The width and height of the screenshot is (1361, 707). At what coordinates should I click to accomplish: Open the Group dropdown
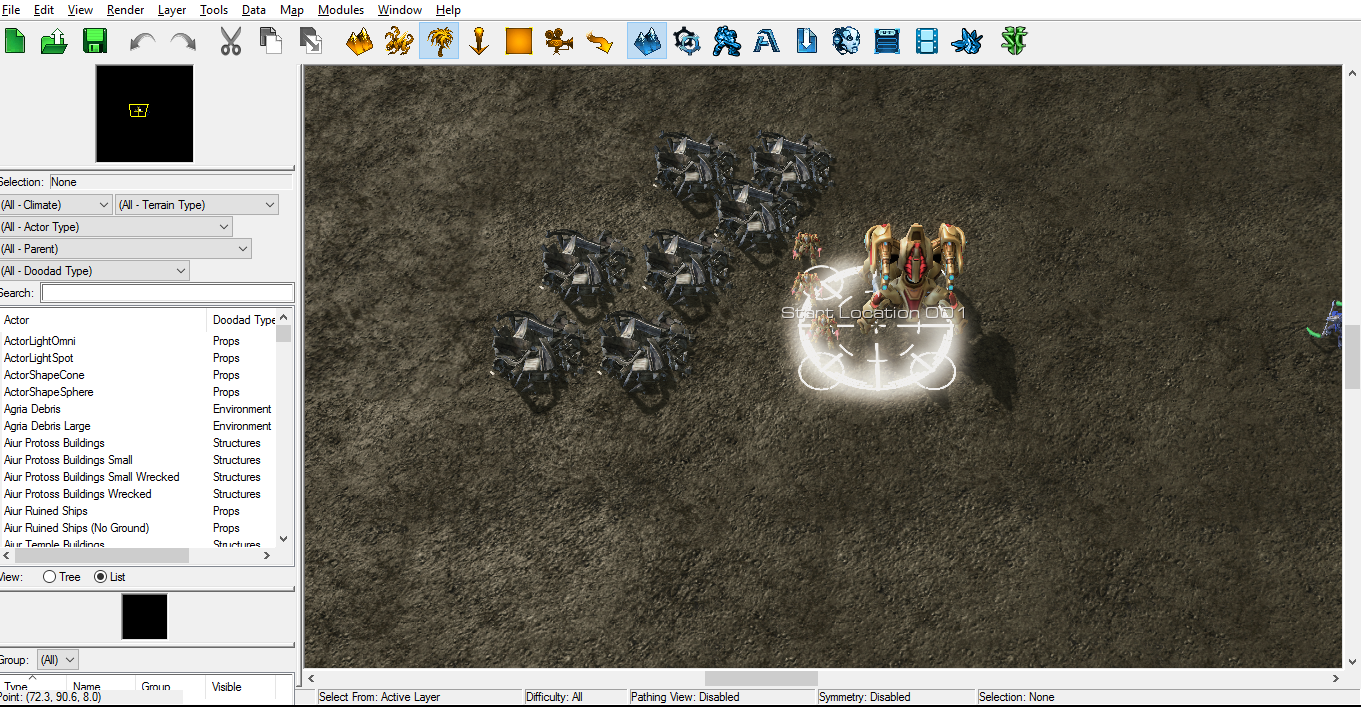(57, 660)
